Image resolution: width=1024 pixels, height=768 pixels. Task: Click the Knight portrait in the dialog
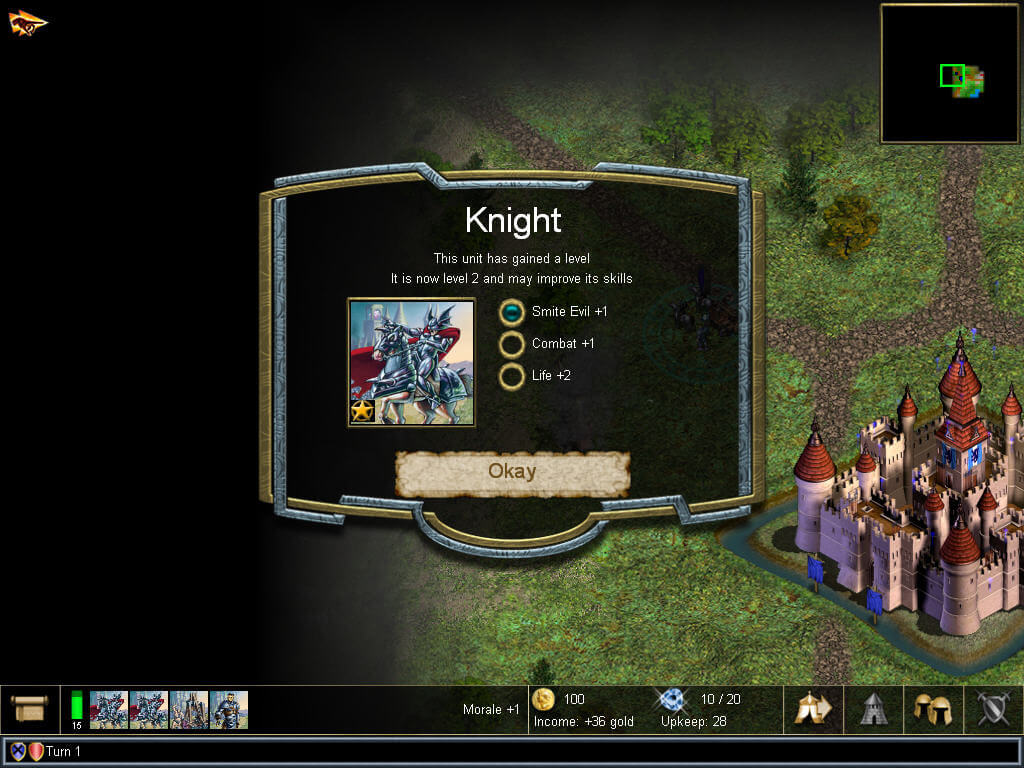coord(411,362)
